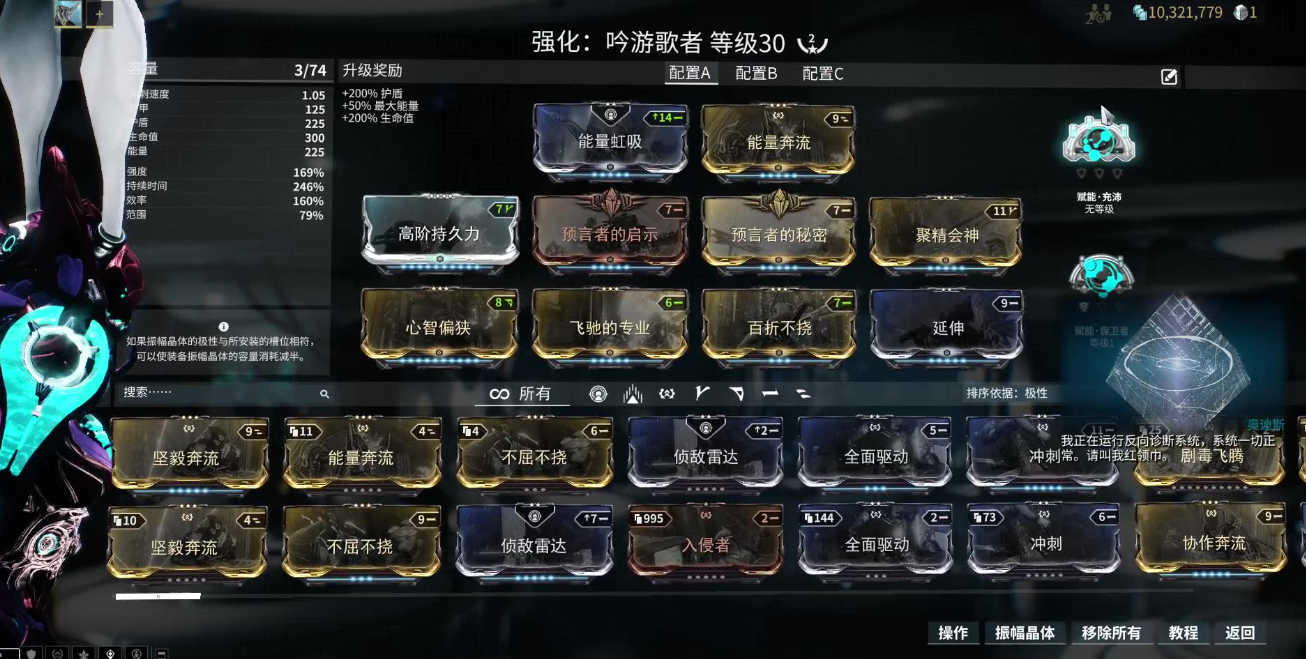The image size is (1306, 659).
Task: Click the 能量虹吸 aura mod
Action: [x=610, y=140]
